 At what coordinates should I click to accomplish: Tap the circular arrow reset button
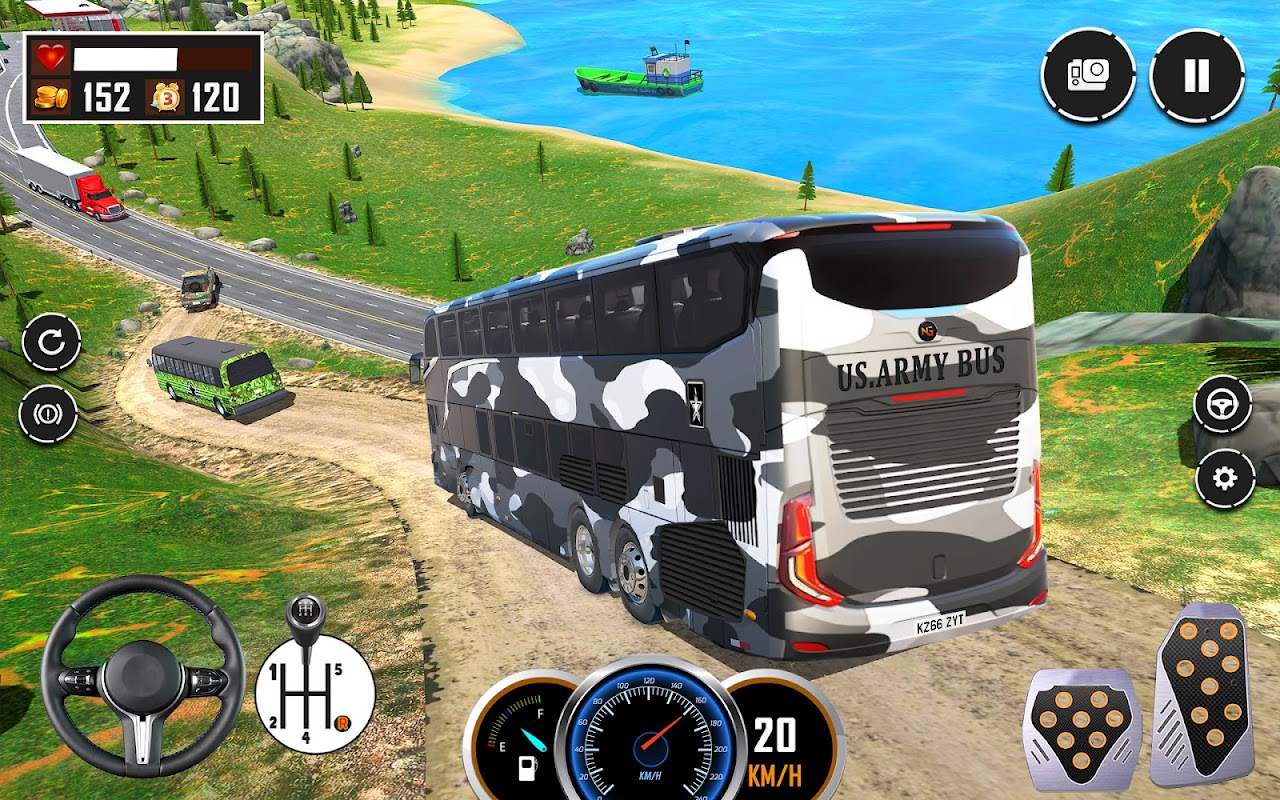click(51, 342)
